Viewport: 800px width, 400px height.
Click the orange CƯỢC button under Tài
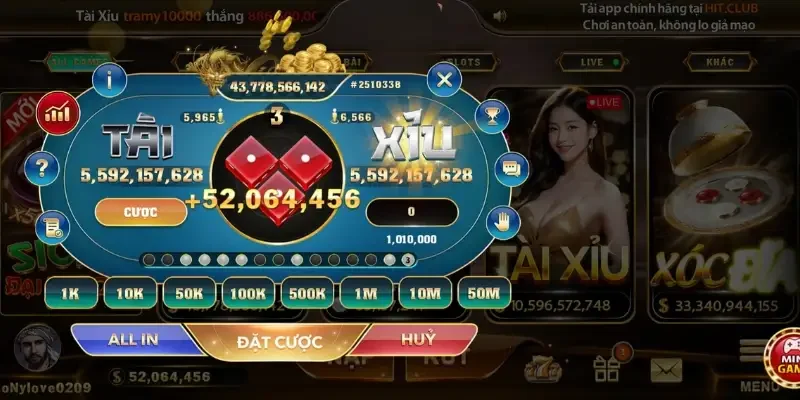click(x=140, y=212)
